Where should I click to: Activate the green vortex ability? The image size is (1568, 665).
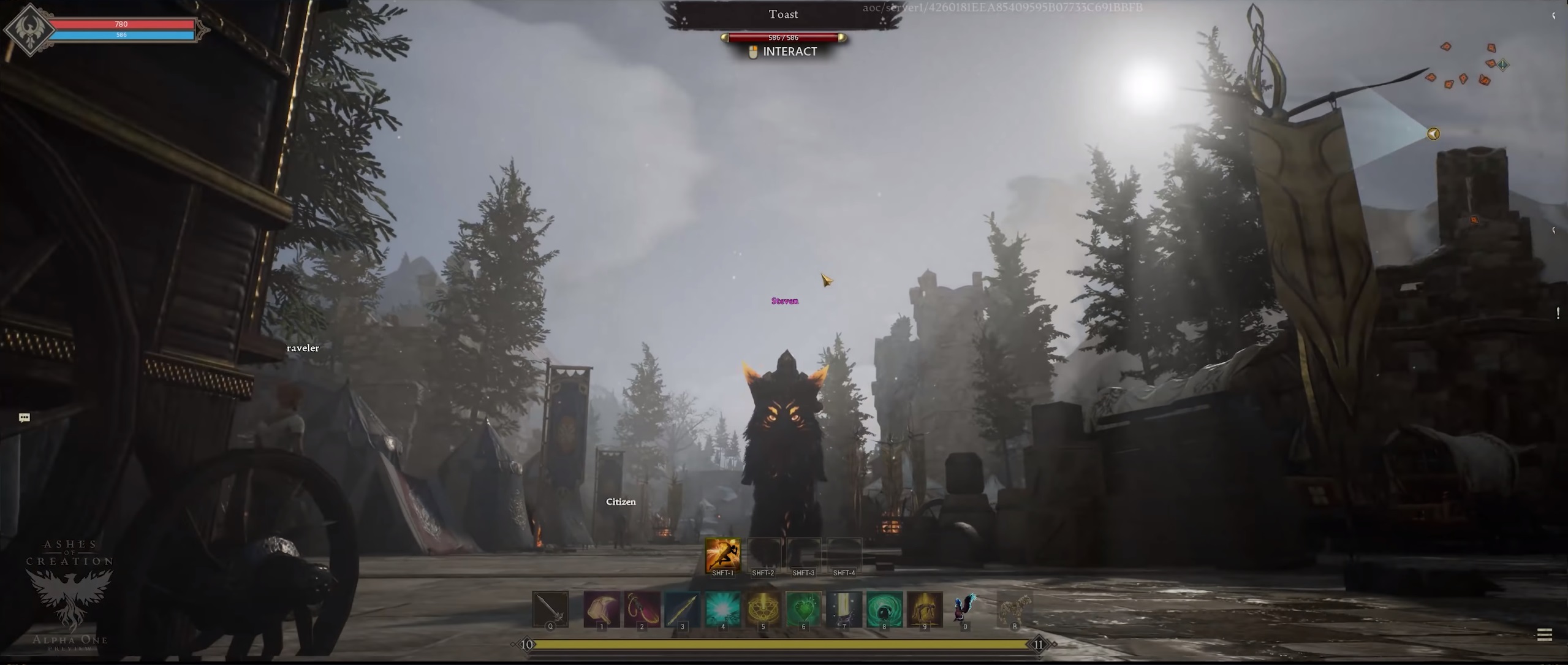[x=884, y=609]
